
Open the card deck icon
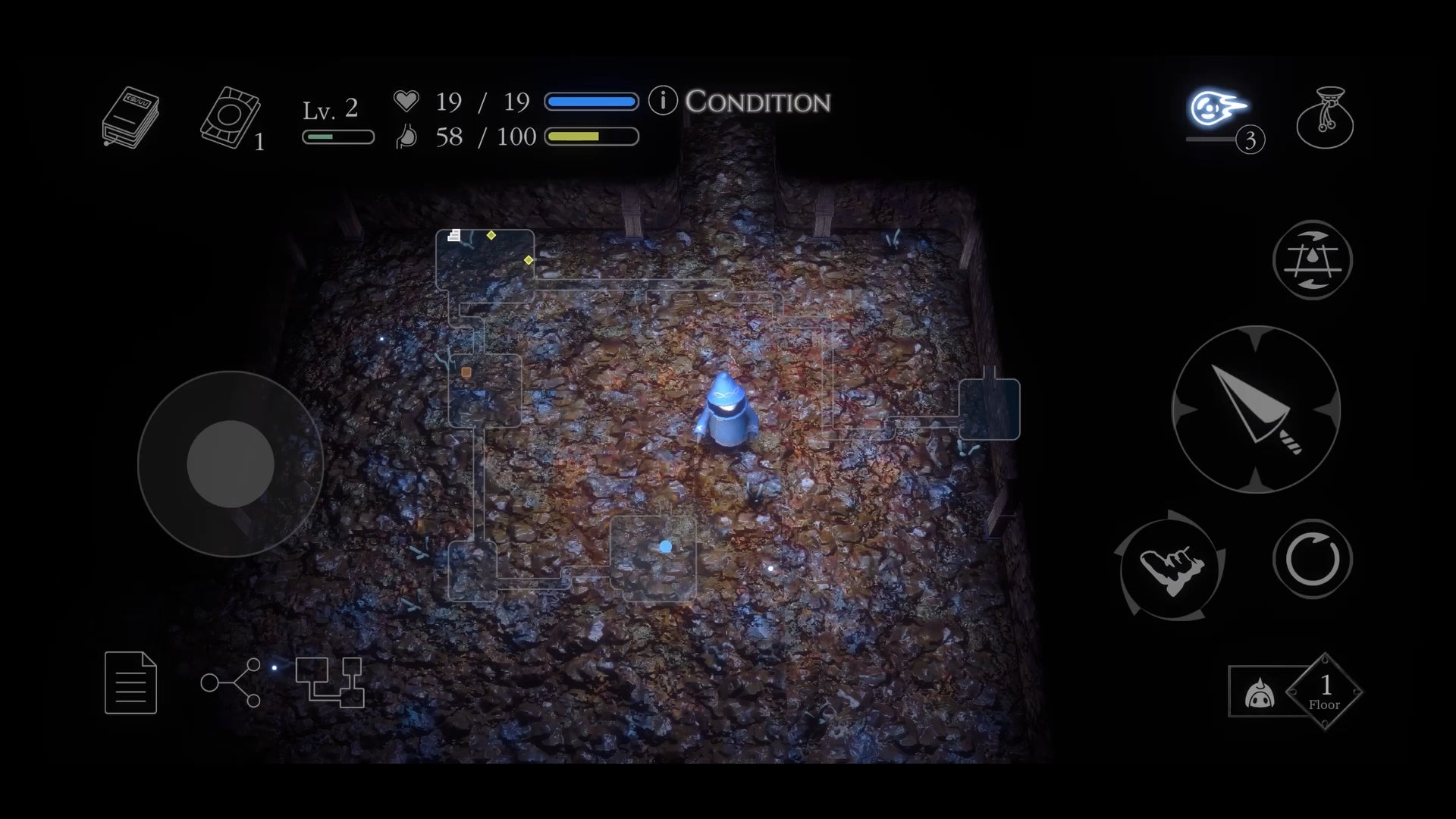pyautogui.click(x=231, y=118)
